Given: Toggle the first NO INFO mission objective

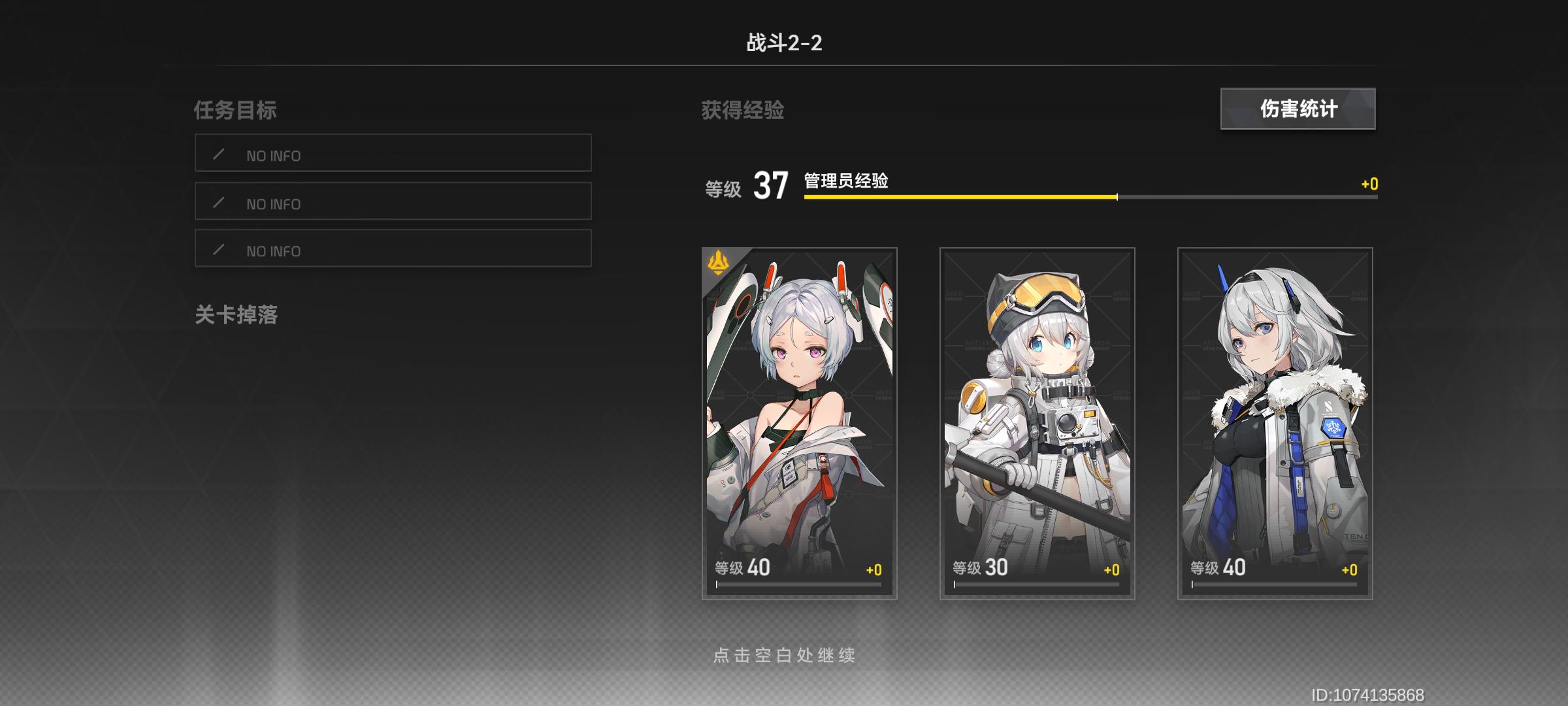Looking at the screenshot, I should [x=392, y=153].
